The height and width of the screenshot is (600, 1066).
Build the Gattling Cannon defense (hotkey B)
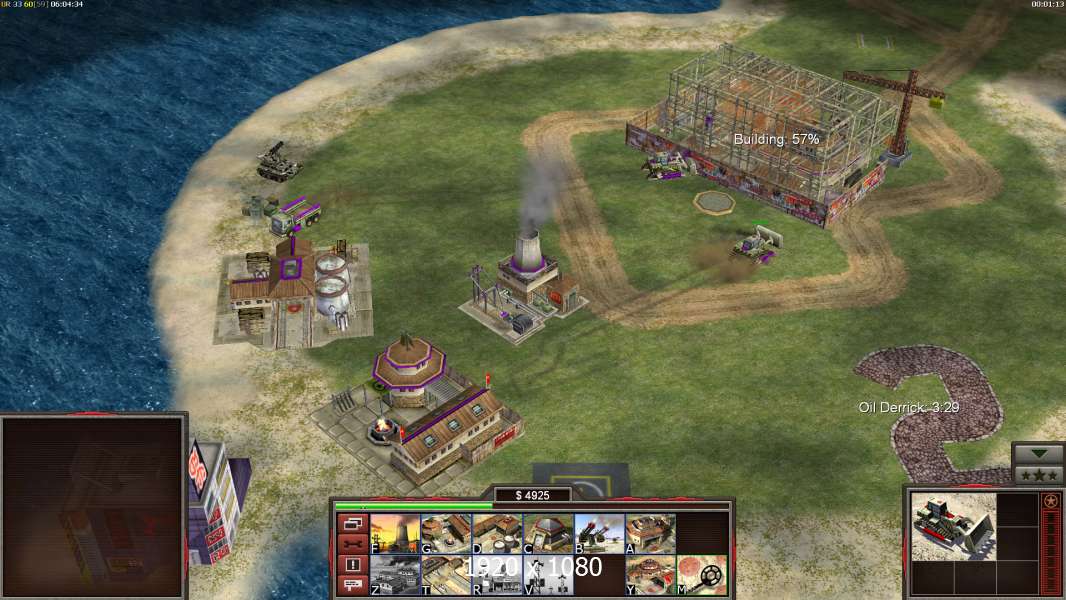599,533
